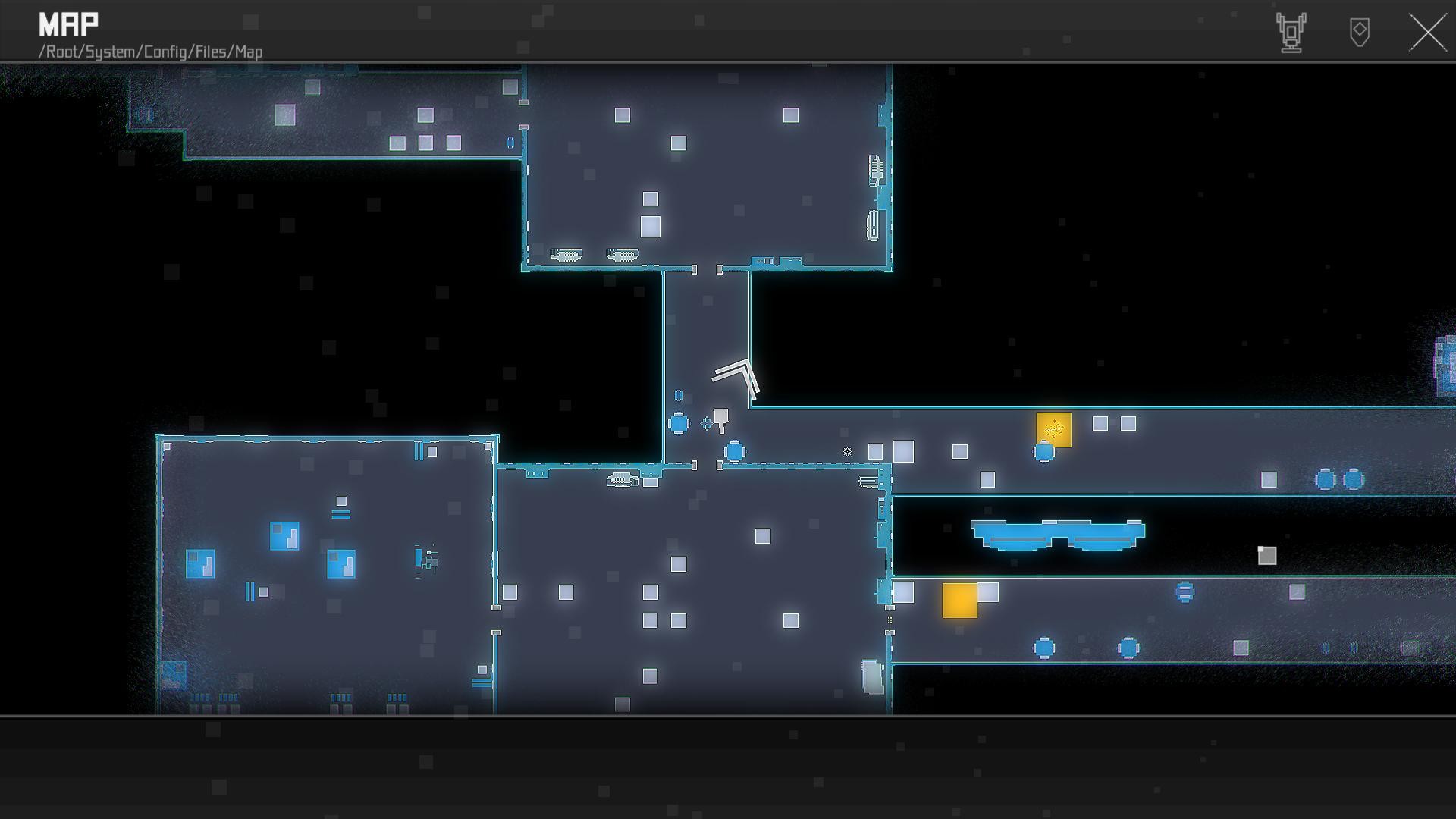Open the robot character screen
The image size is (1456, 819).
[x=1291, y=32]
